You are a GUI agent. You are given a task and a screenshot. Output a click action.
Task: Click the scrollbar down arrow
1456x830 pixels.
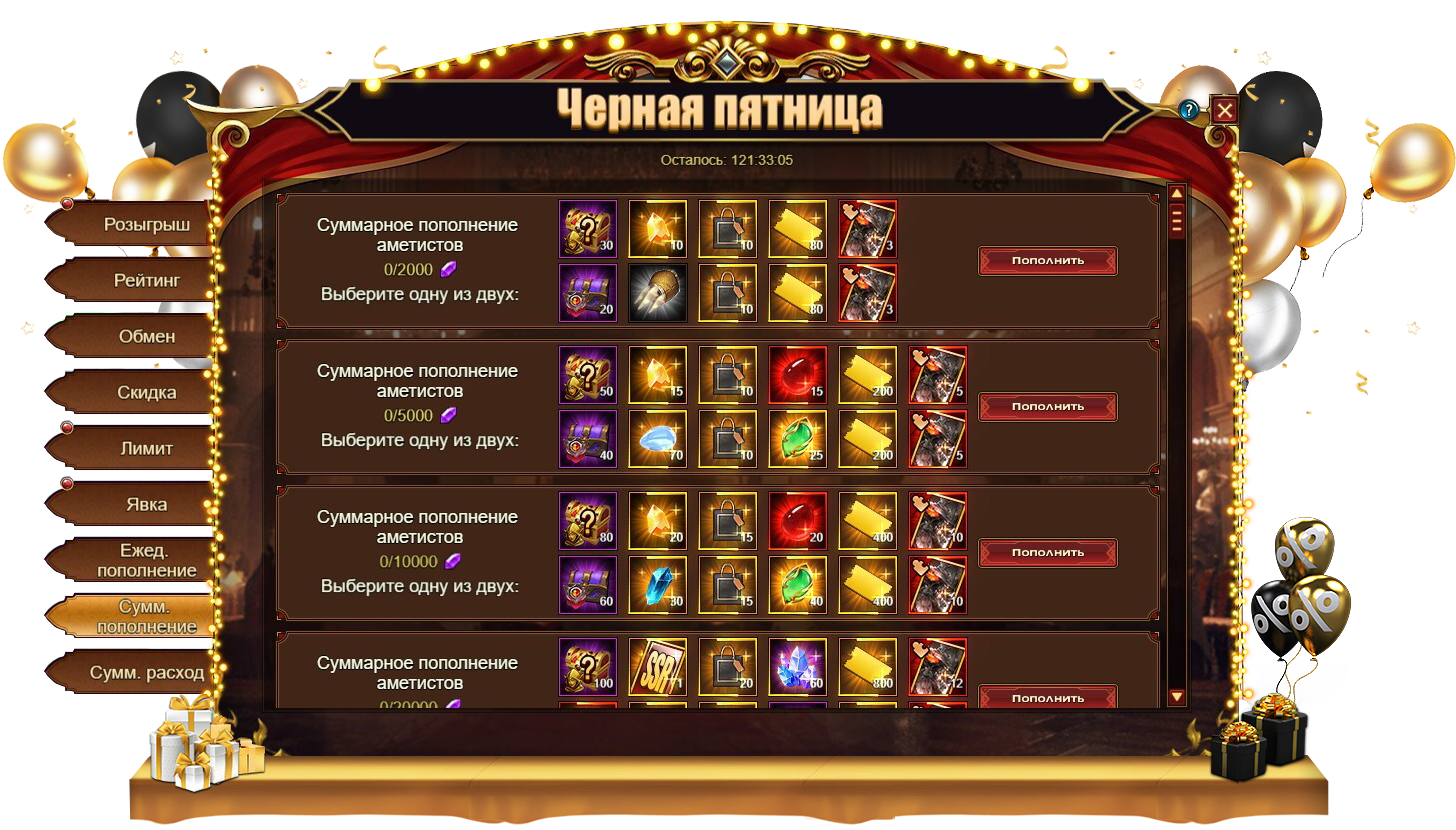point(1176,696)
